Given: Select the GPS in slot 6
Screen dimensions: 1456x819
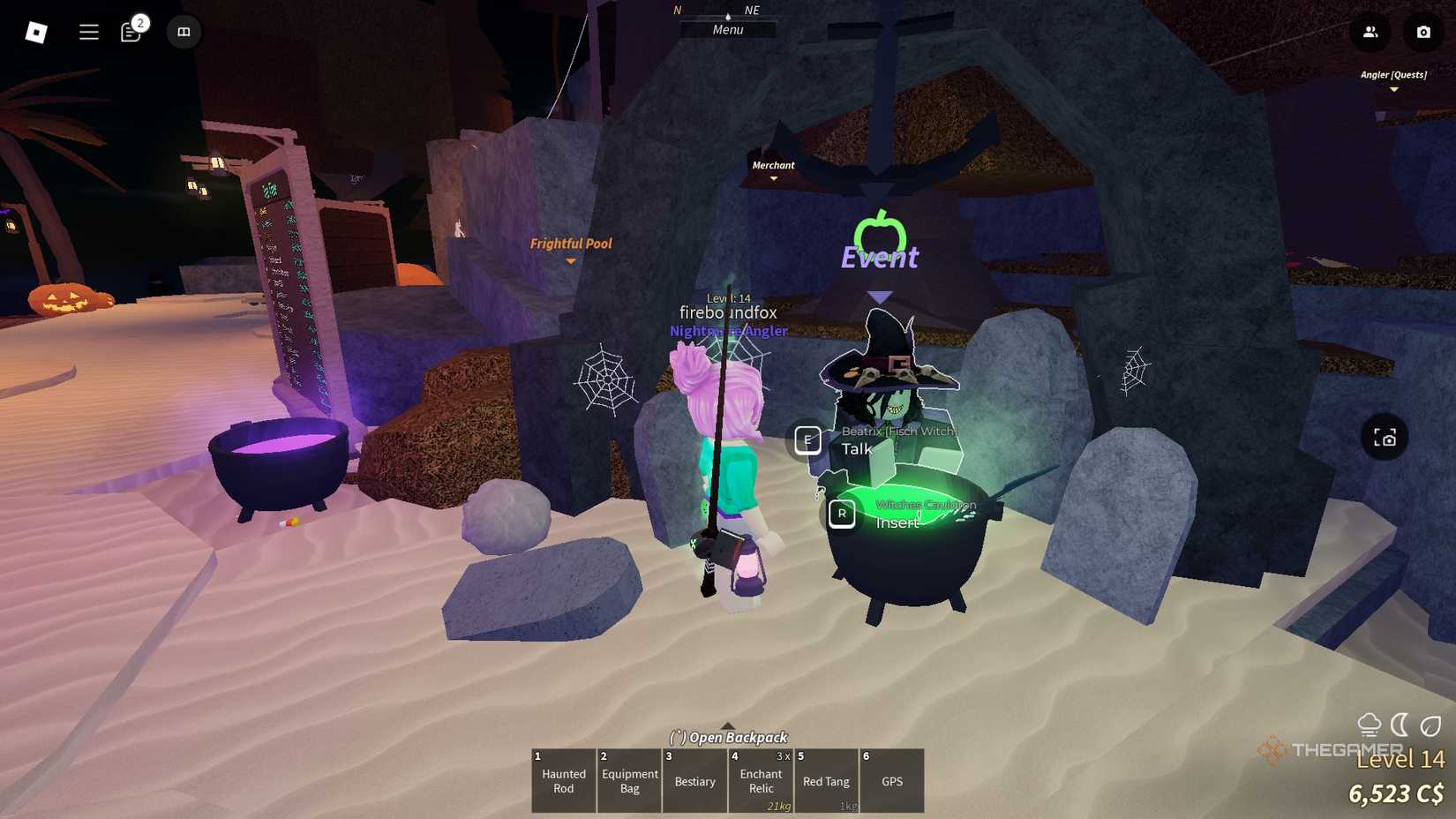Looking at the screenshot, I should tap(891, 781).
